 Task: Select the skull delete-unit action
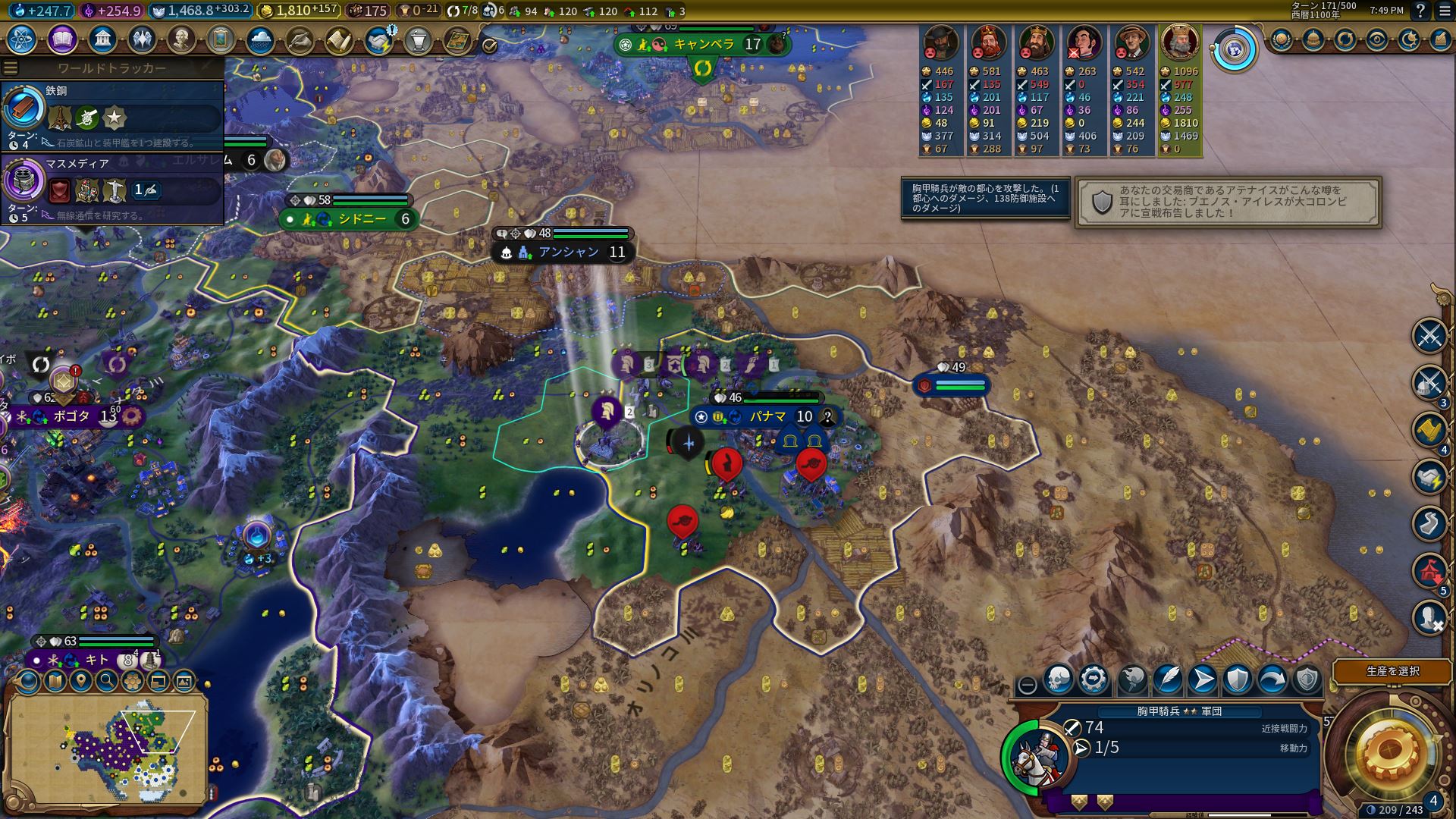point(1059,680)
